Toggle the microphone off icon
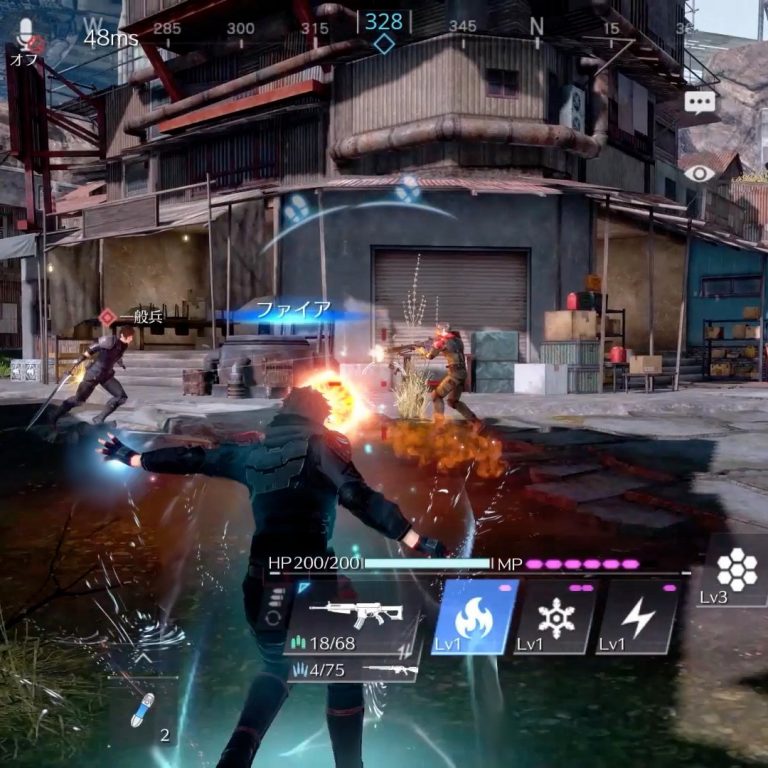Viewport: 768px width, 768px height. (25, 38)
